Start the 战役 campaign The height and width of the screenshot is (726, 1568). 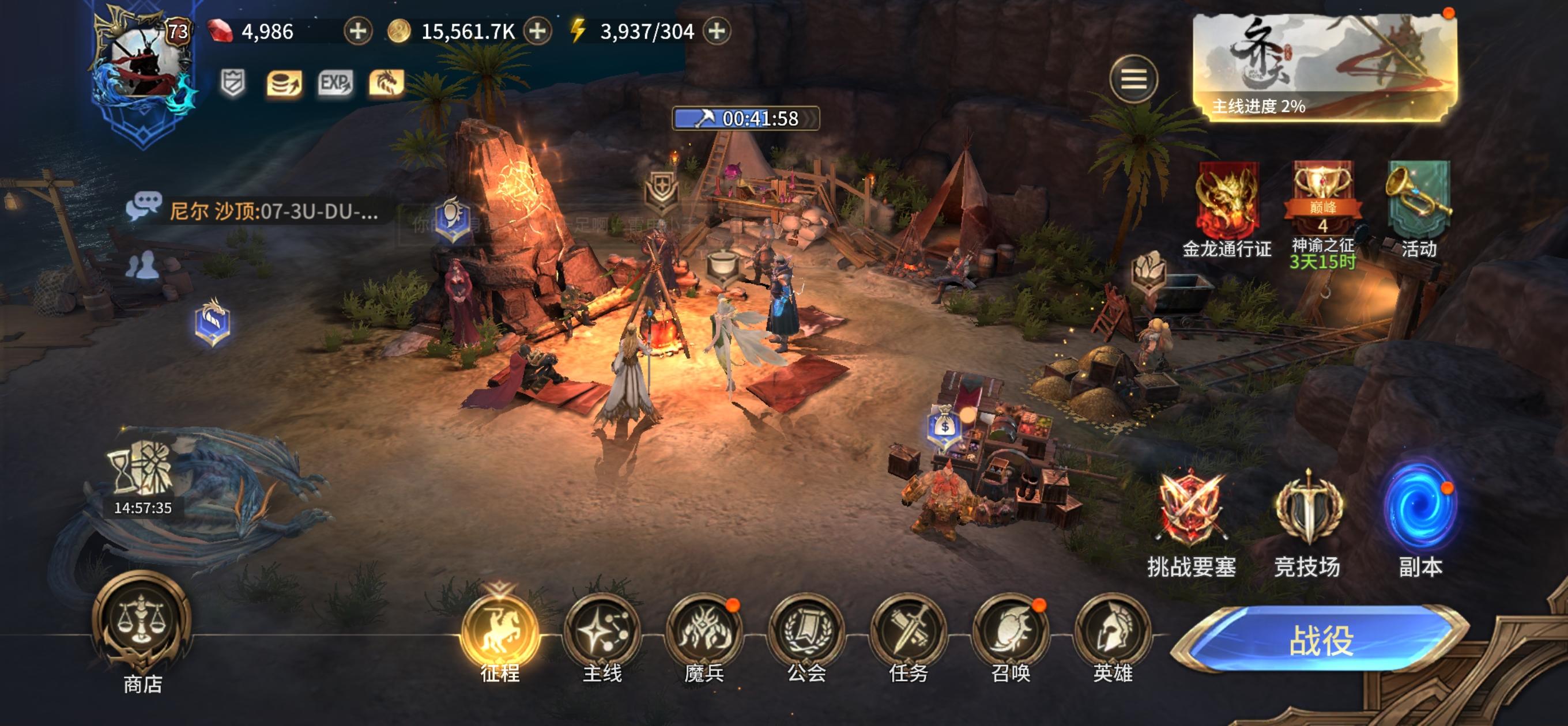click(1320, 640)
